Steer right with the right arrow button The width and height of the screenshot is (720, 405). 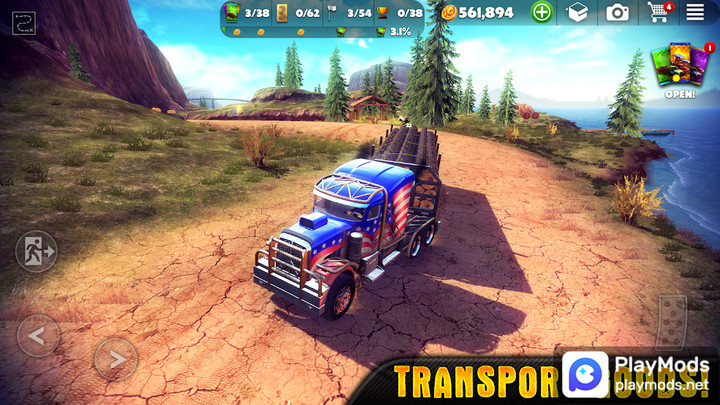(115, 358)
